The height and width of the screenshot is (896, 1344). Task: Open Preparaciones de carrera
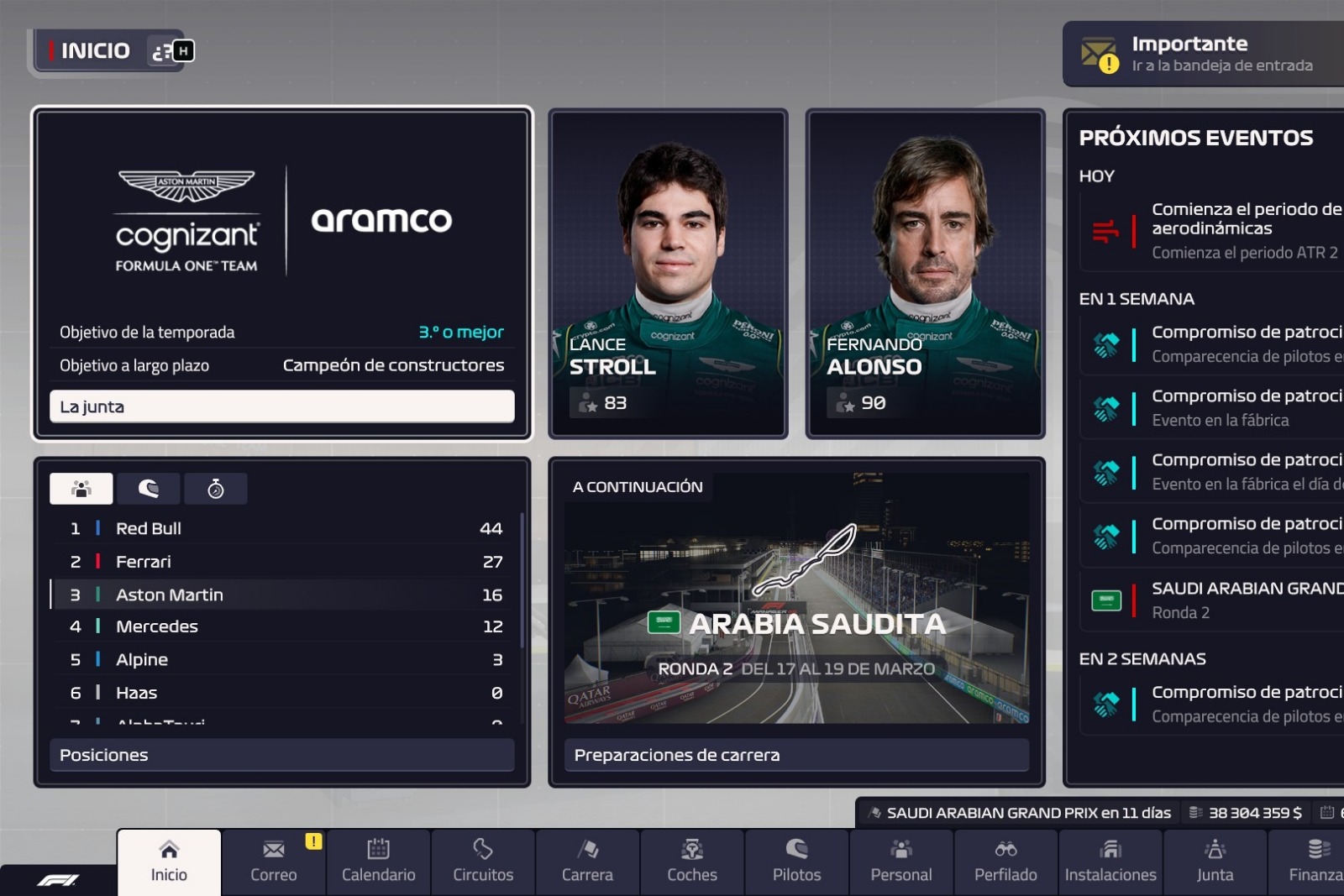(796, 755)
